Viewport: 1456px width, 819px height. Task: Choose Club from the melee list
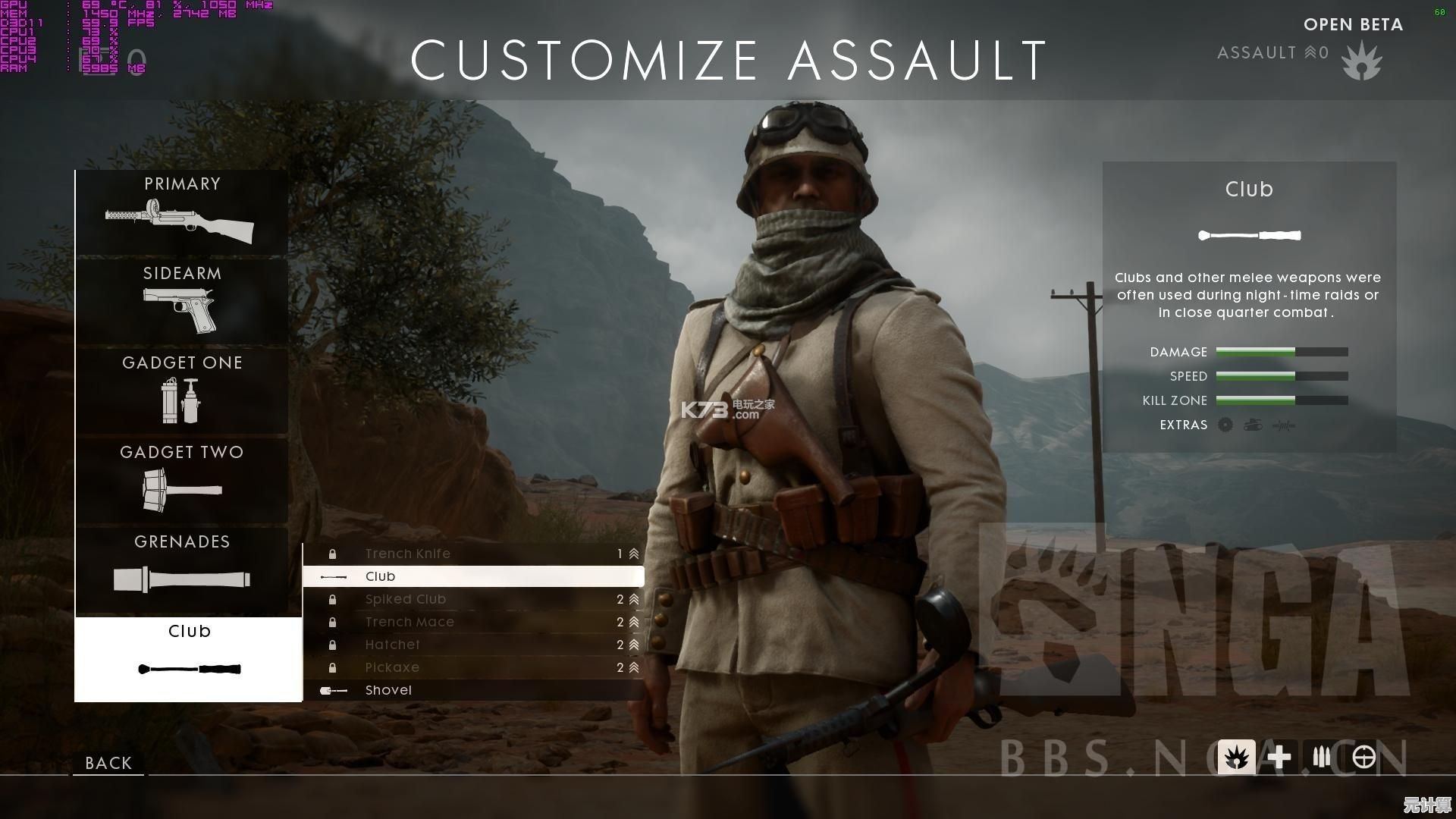pos(473,576)
